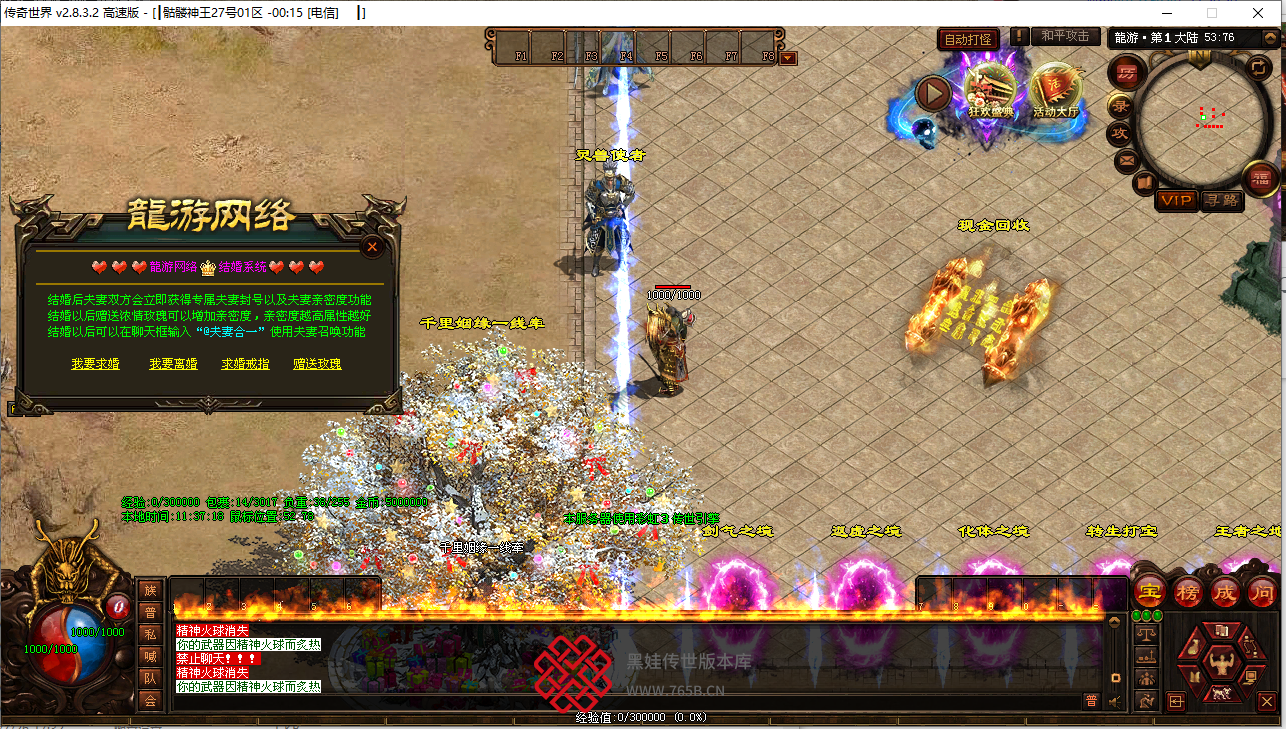
Task: Toggle the 自动打怪 auto-fight button
Action: pyautogui.click(x=969, y=40)
